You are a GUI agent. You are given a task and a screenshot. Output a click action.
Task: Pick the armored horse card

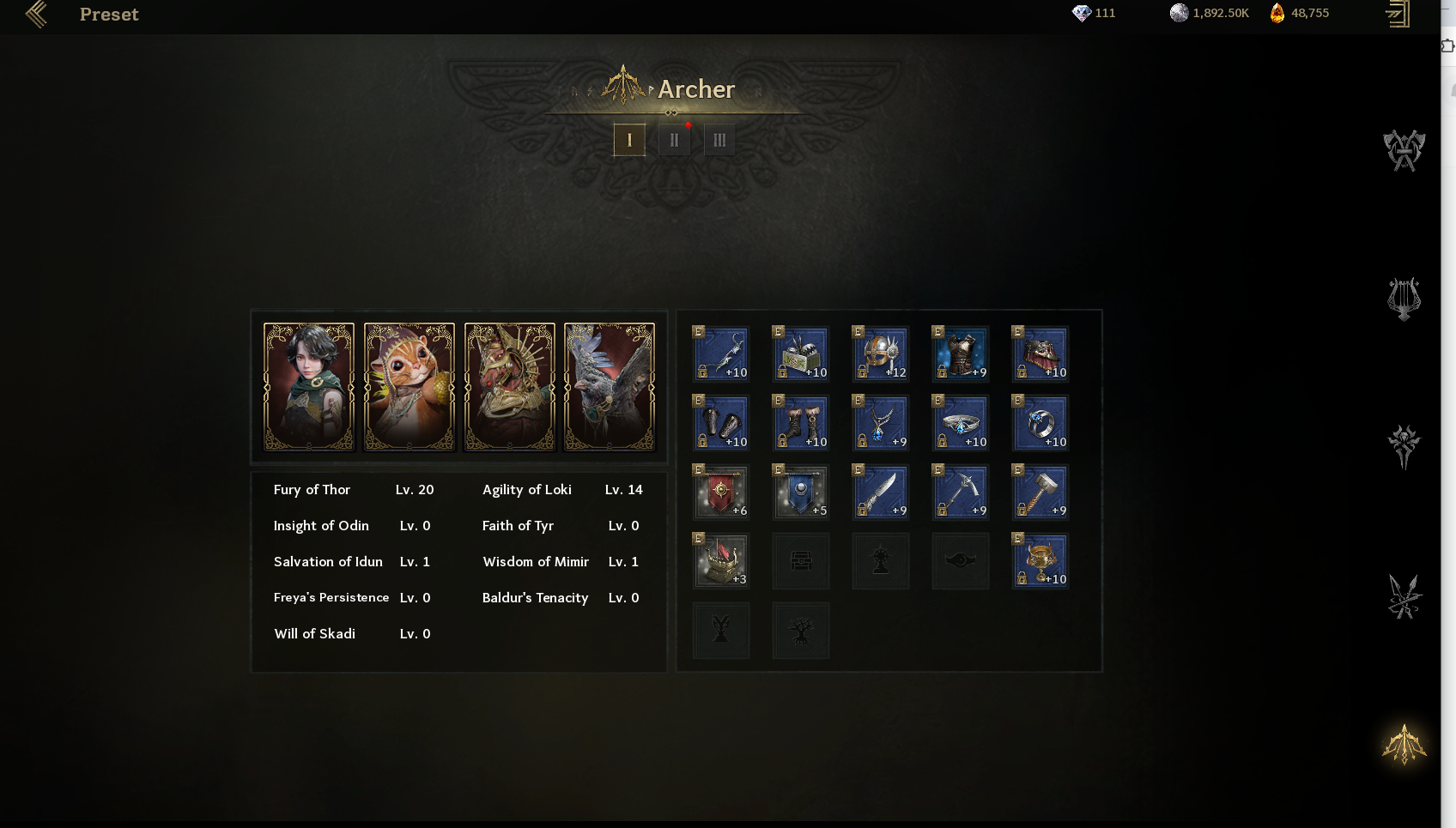click(x=510, y=386)
